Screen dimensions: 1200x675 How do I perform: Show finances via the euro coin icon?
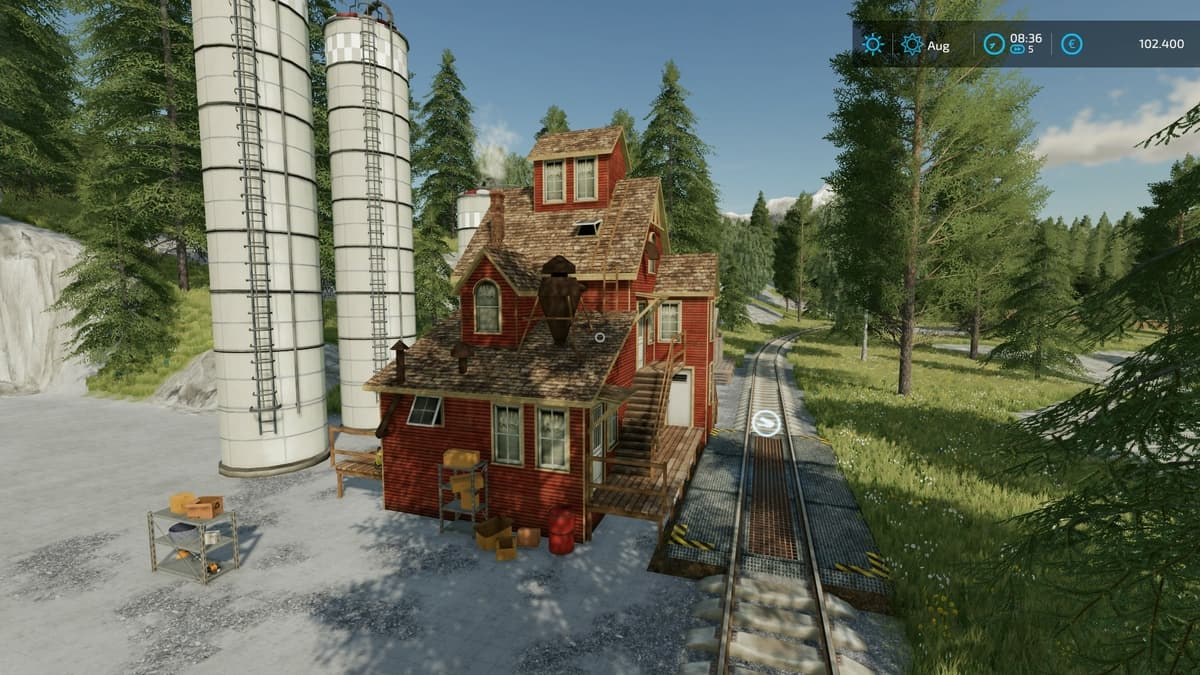pos(1072,44)
